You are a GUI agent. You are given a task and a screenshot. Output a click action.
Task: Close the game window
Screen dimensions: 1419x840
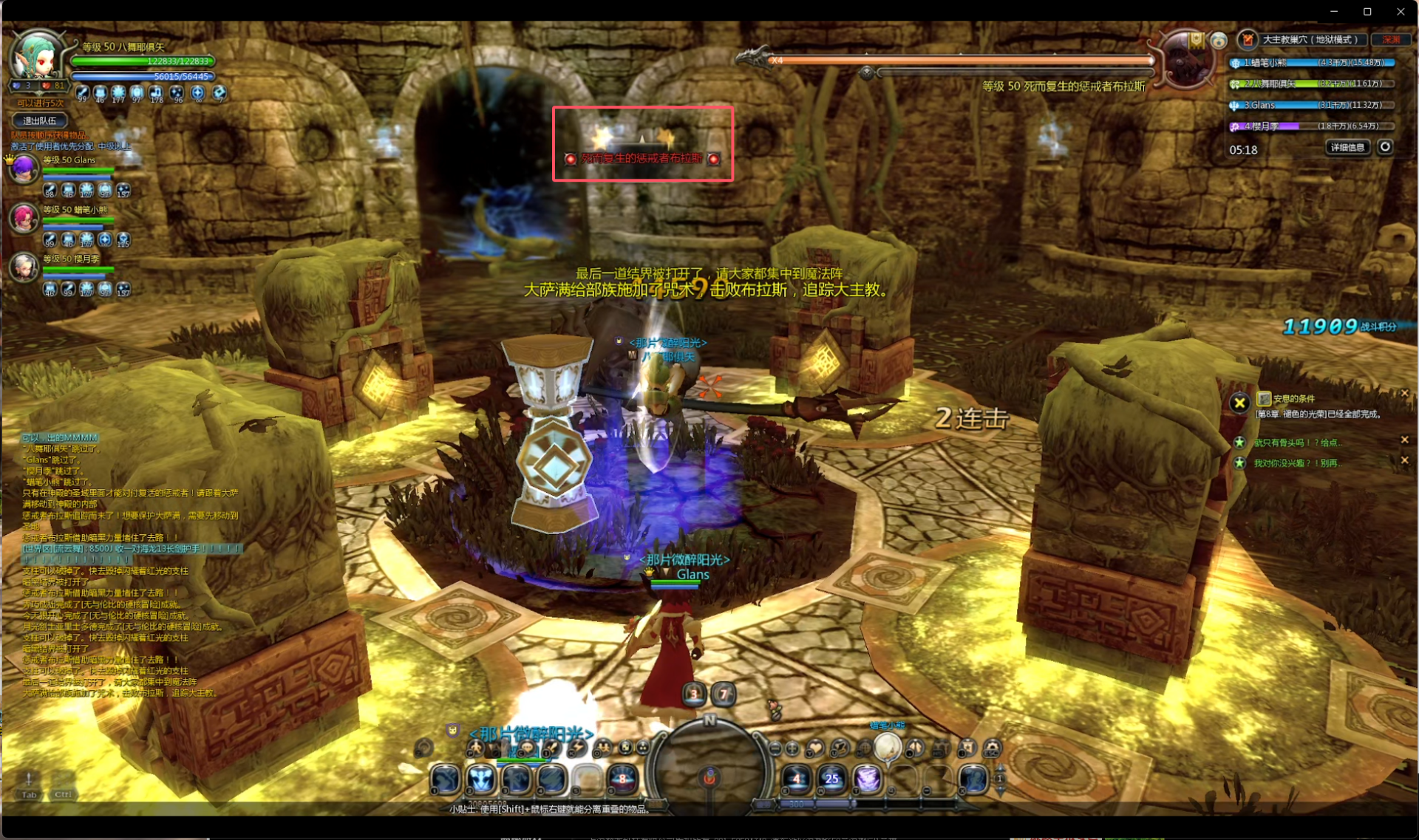1401,11
